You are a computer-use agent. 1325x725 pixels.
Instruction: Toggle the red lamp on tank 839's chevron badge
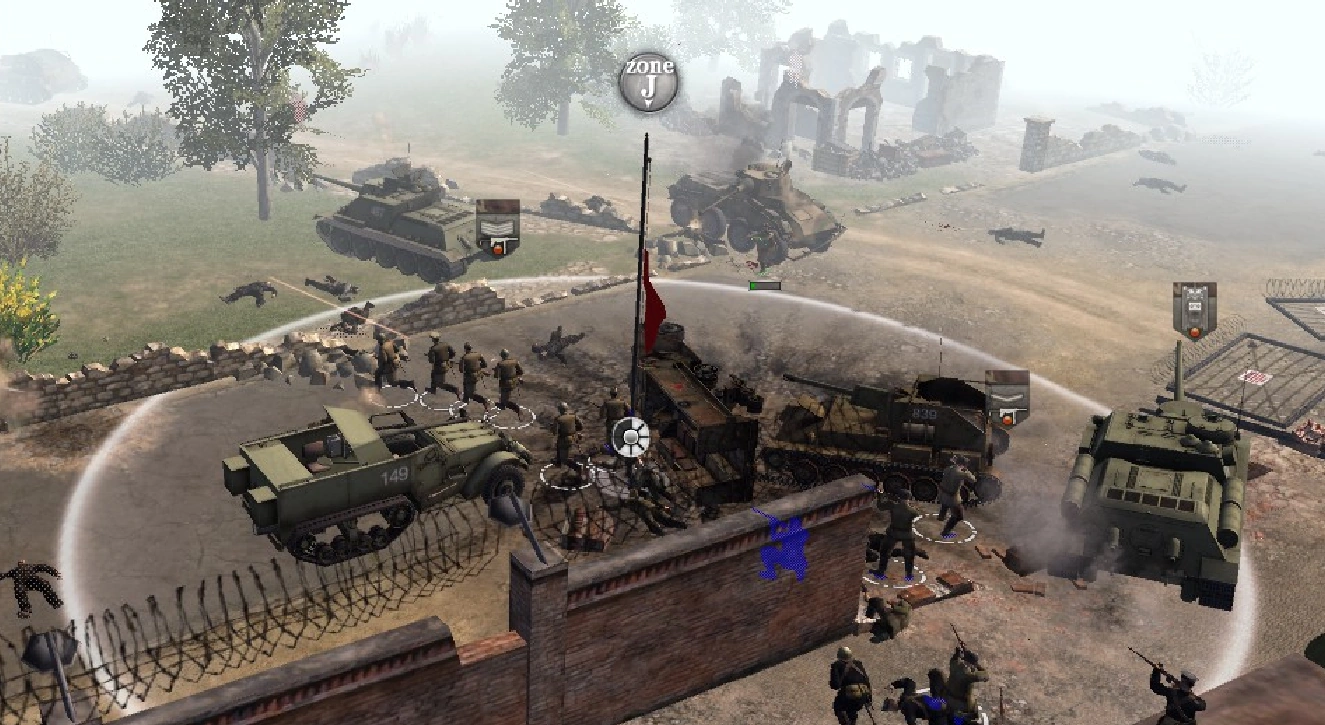(1007, 420)
